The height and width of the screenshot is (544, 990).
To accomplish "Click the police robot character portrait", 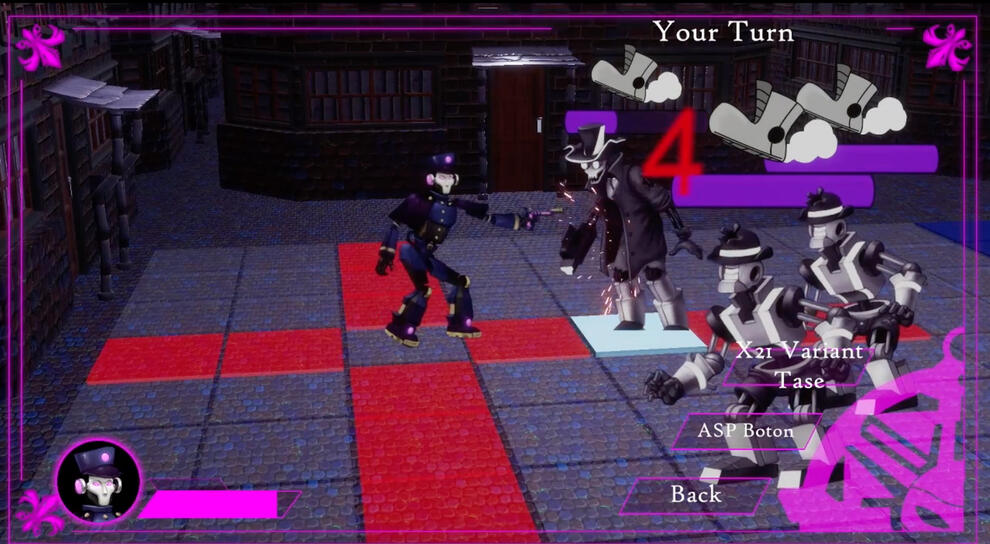I will coord(98,482).
